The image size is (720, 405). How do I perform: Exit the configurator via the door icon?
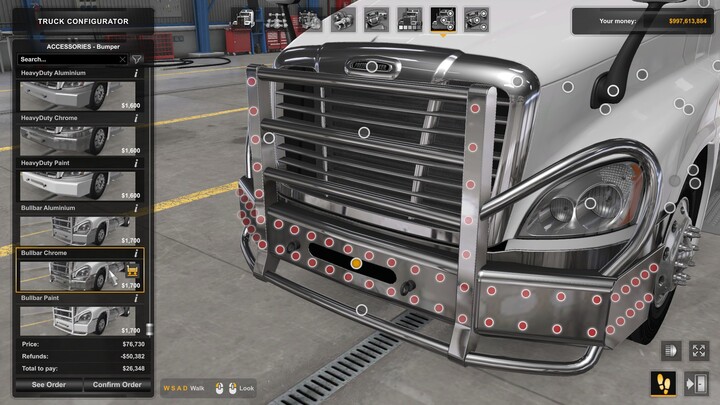698,382
